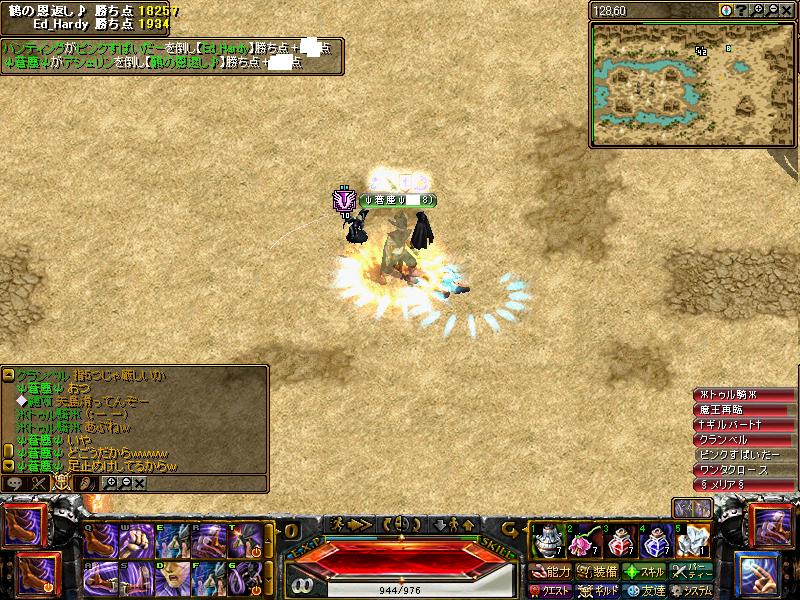
Task: Zoom out the minimap with the minus magnifier
Action: pyautogui.click(x=772, y=10)
